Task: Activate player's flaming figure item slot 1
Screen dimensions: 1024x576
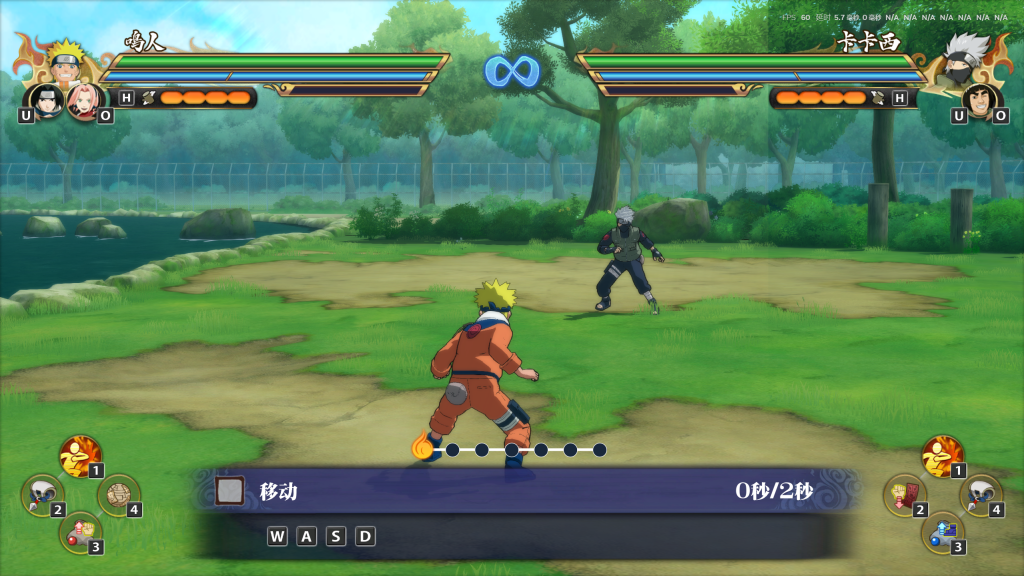Action: (x=79, y=455)
